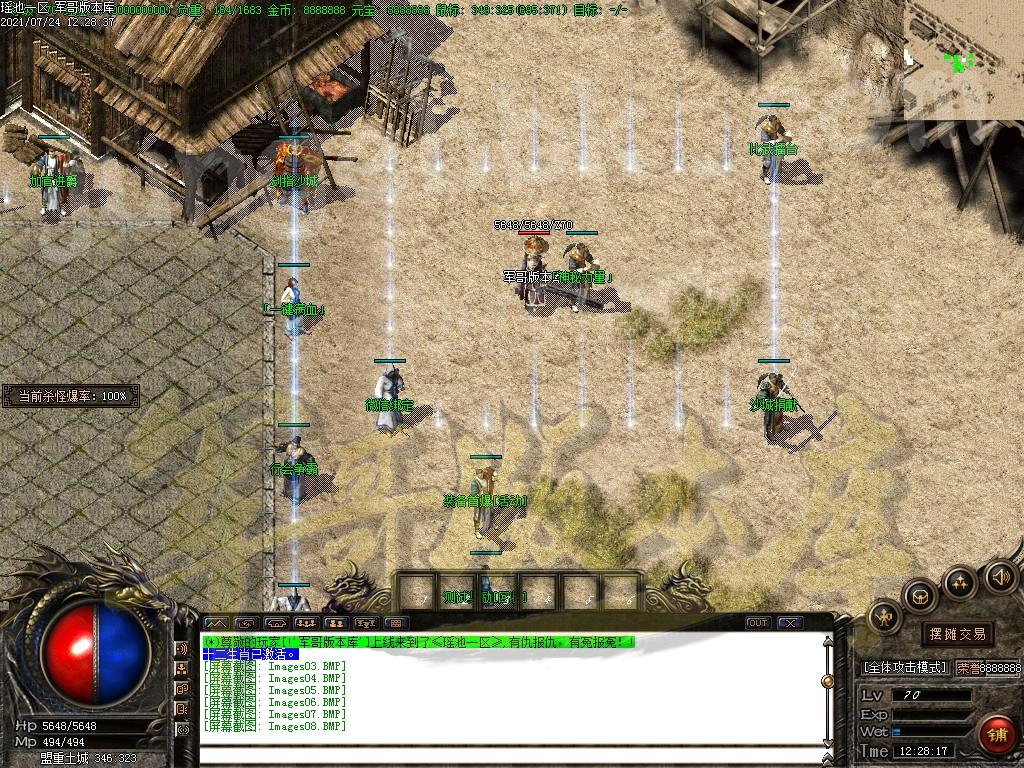This screenshot has width=1024, height=768.
Task: Select the mountain icon button above chat
Action: 215,623
